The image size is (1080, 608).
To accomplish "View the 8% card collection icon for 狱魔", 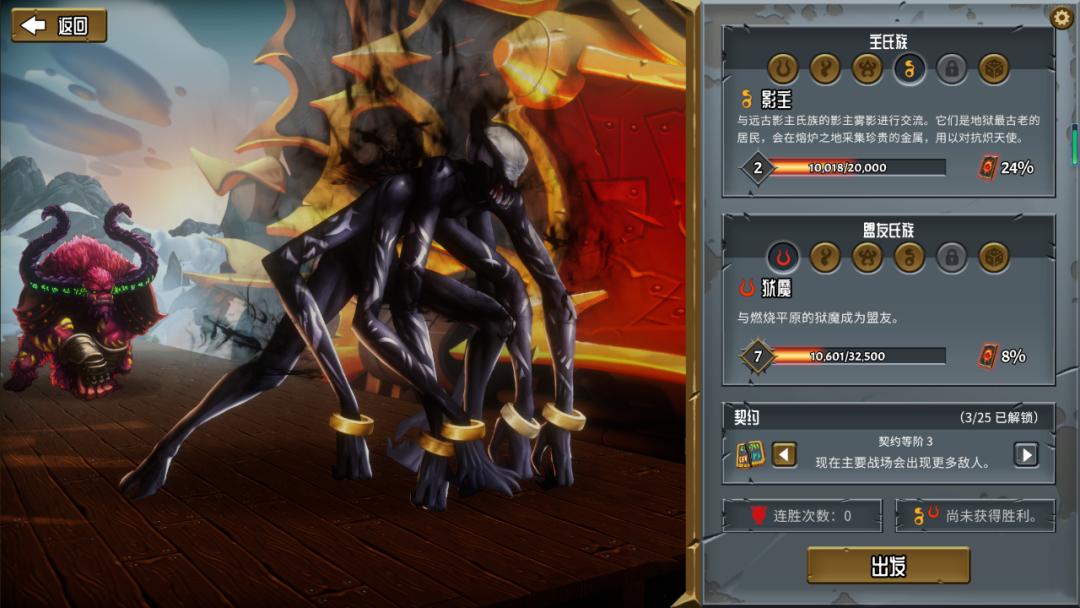I will tap(987, 355).
